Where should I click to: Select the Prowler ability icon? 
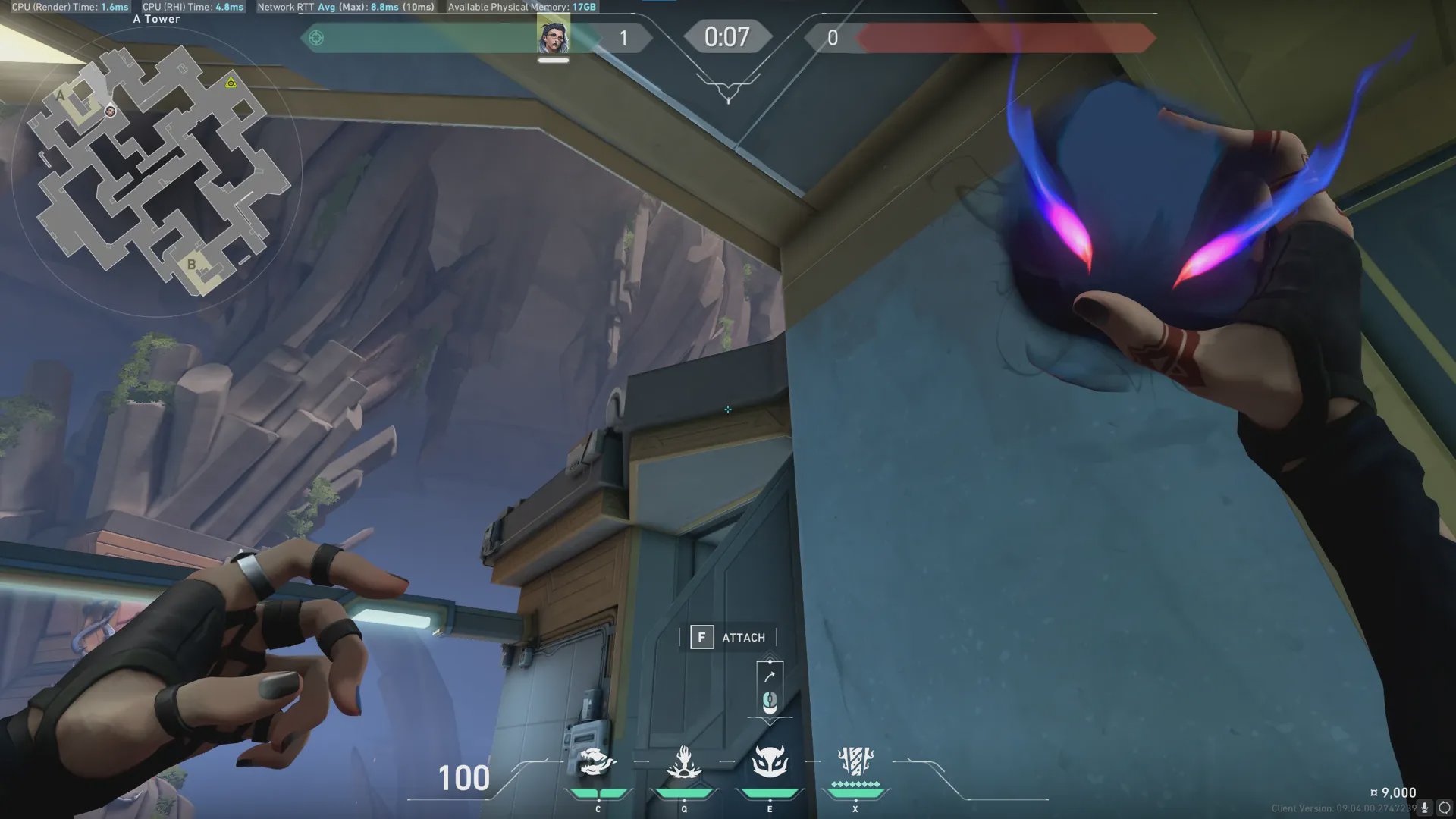point(597,763)
